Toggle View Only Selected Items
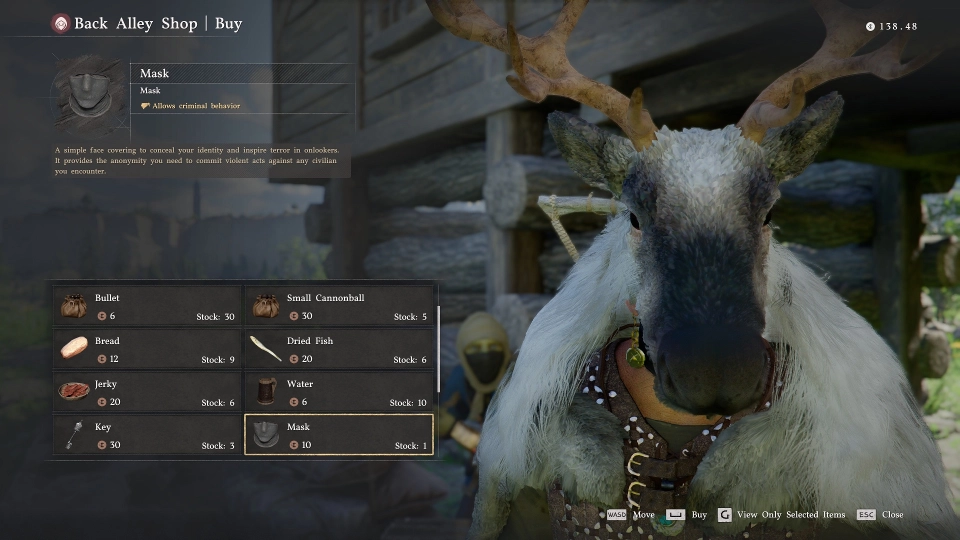 pyautogui.click(x=790, y=515)
